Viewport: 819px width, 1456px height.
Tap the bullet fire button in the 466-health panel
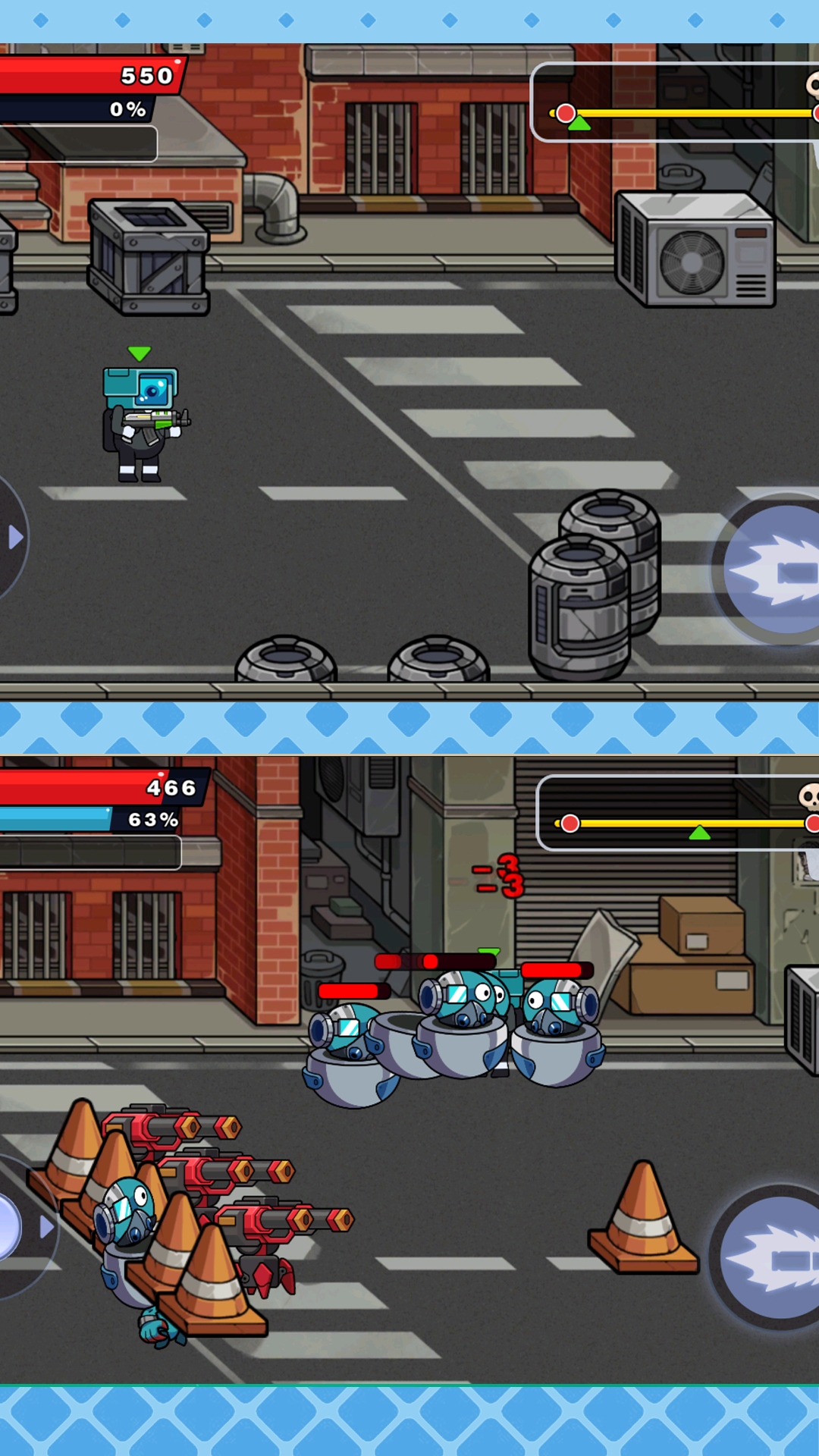[x=770, y=1259]
